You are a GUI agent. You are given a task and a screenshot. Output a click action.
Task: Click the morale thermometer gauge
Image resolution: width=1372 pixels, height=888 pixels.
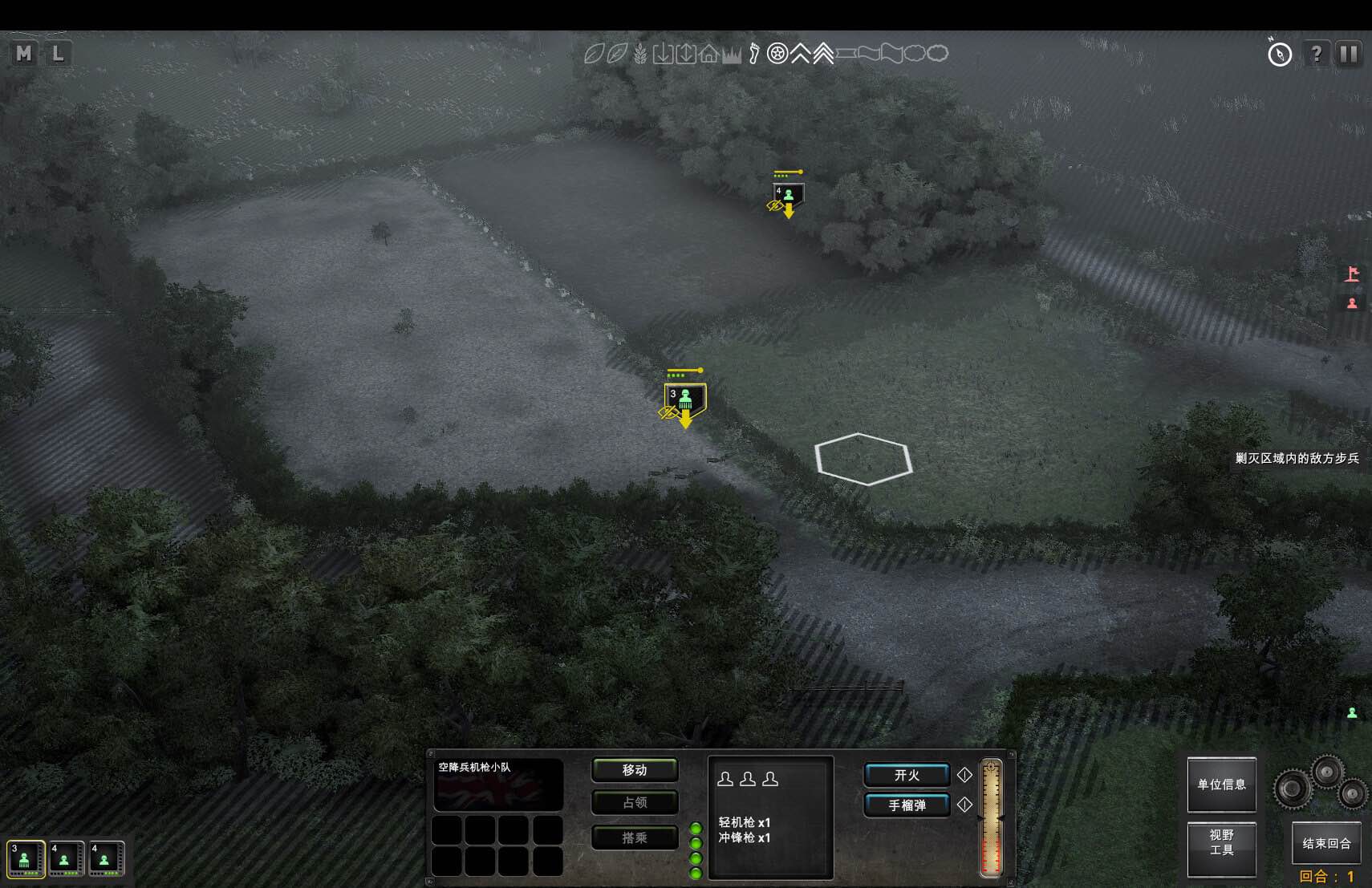pos(992,818)
